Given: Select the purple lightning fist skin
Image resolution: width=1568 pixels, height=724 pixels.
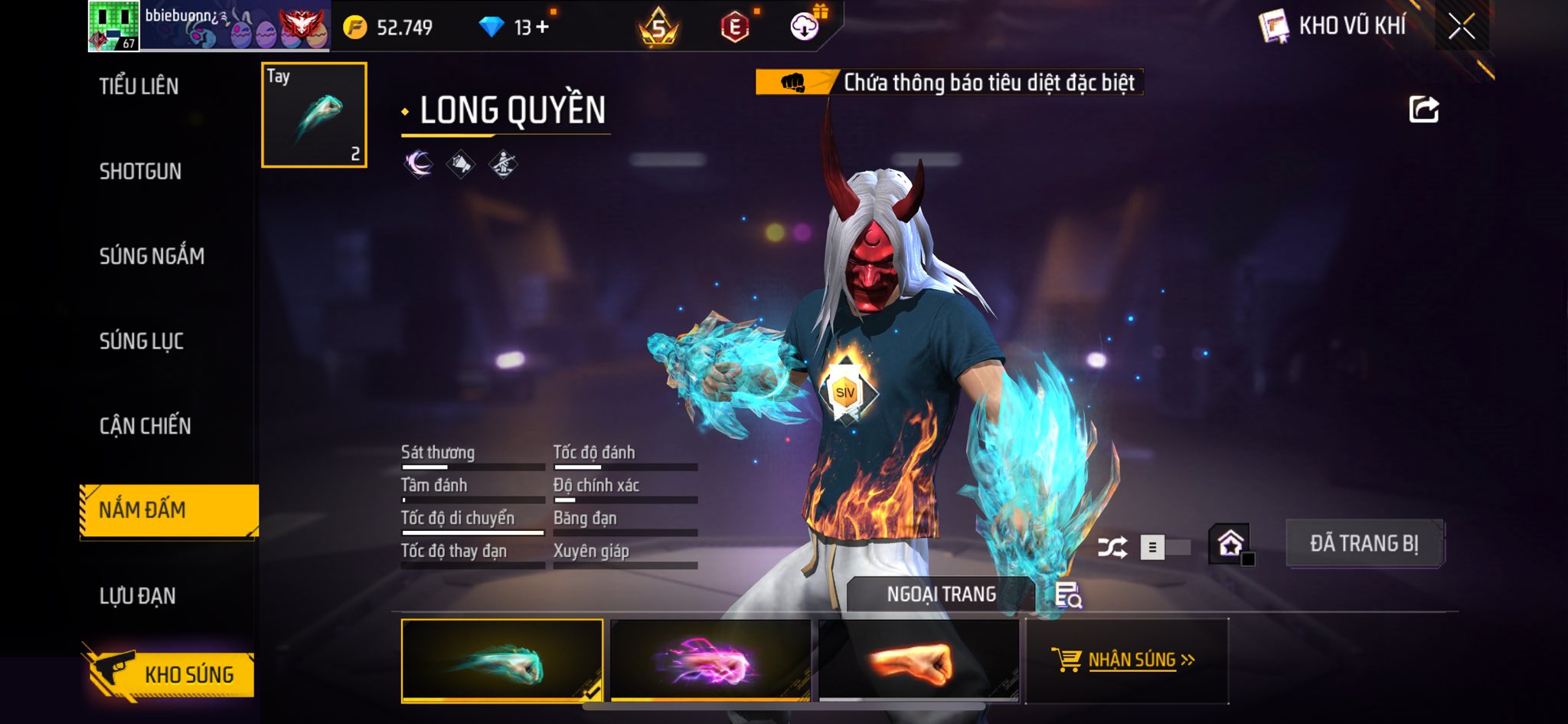Looking at the screenshot, I should tap(710, 660).
